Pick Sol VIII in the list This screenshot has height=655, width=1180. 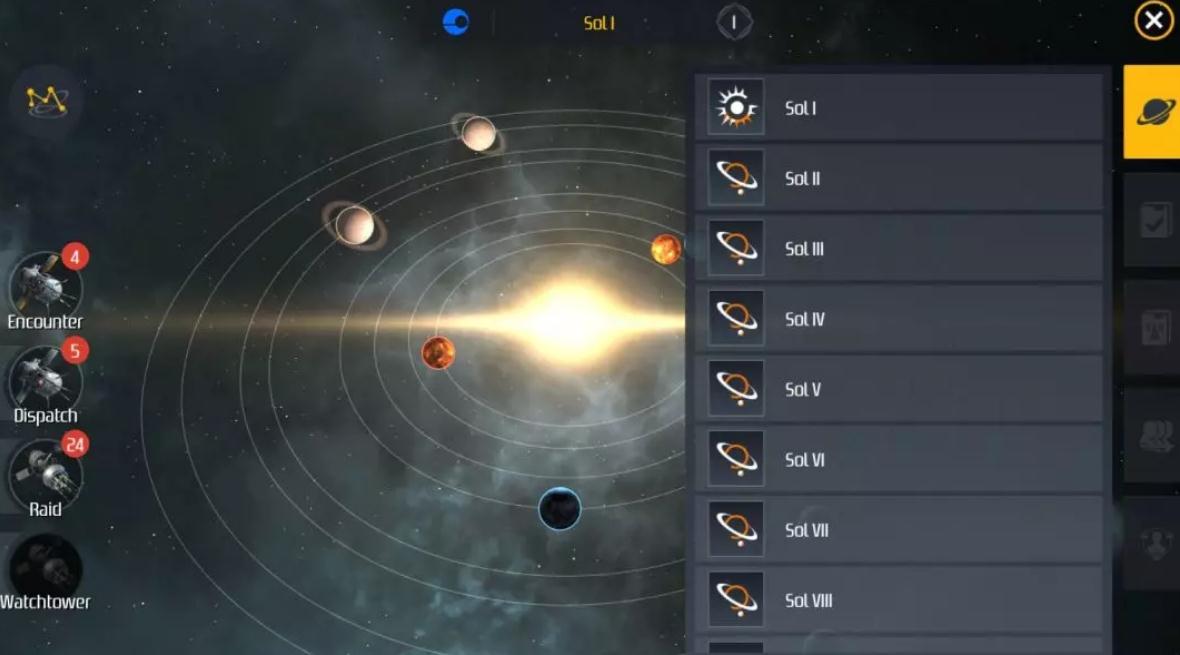coord(899,600)
